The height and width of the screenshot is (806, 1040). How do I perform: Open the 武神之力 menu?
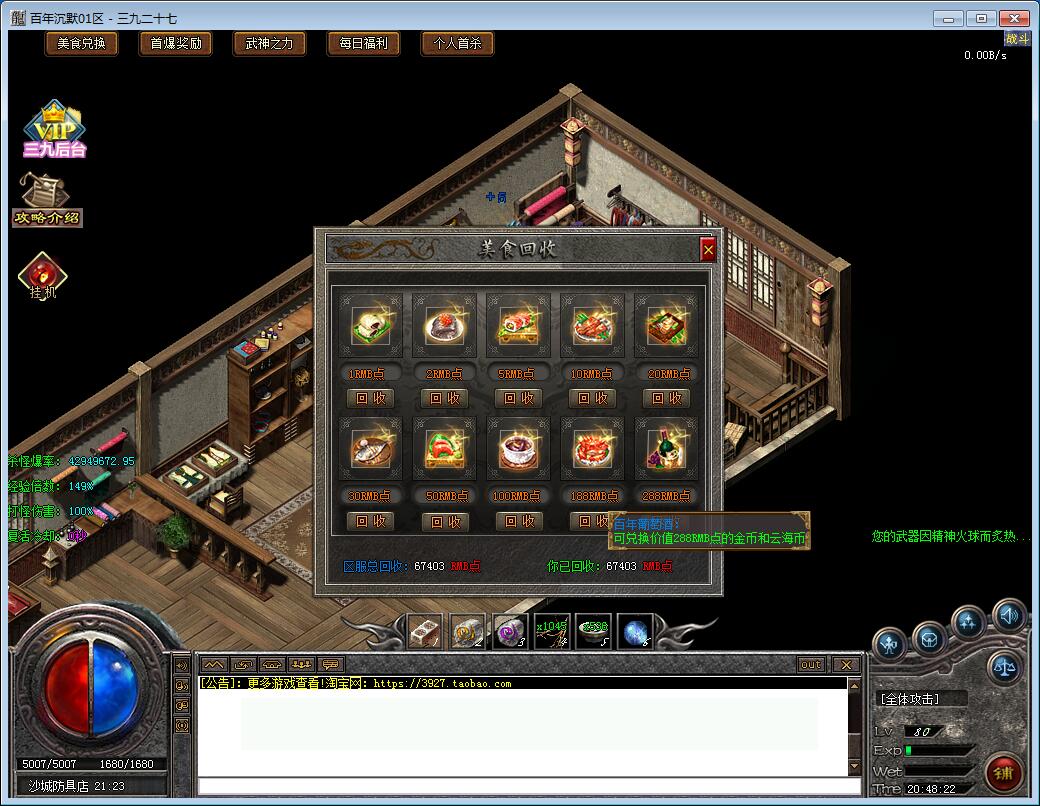click(269, 43)
